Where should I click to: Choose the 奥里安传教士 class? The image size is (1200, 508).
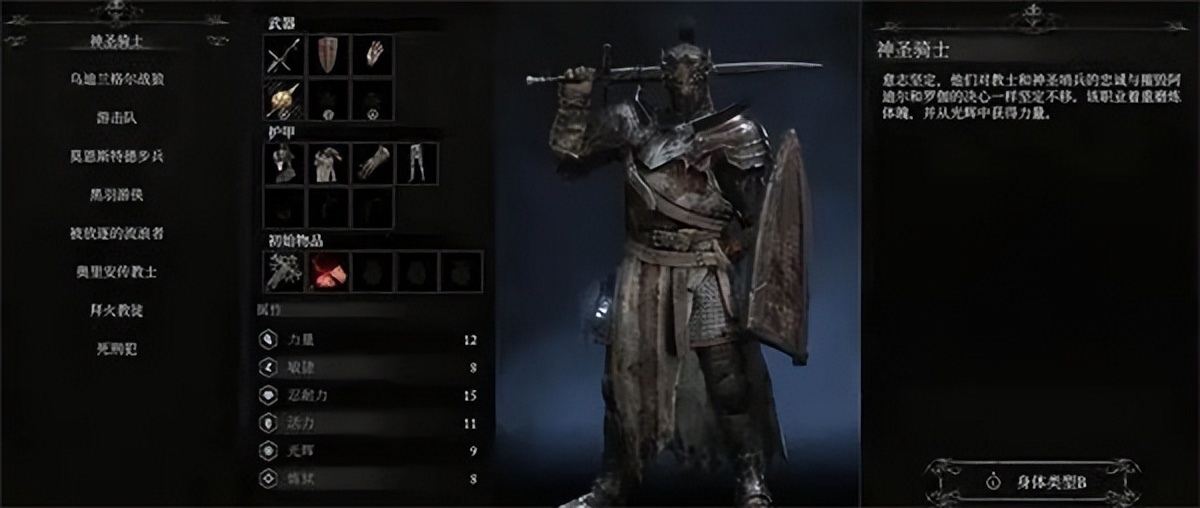click(115, 271)
